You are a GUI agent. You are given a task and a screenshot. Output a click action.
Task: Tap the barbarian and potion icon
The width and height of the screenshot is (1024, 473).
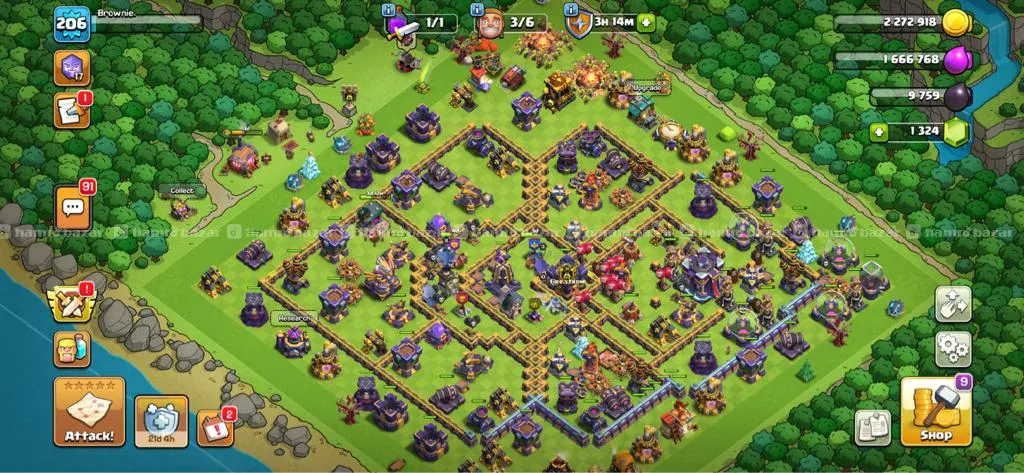click(x=72, y=349)
